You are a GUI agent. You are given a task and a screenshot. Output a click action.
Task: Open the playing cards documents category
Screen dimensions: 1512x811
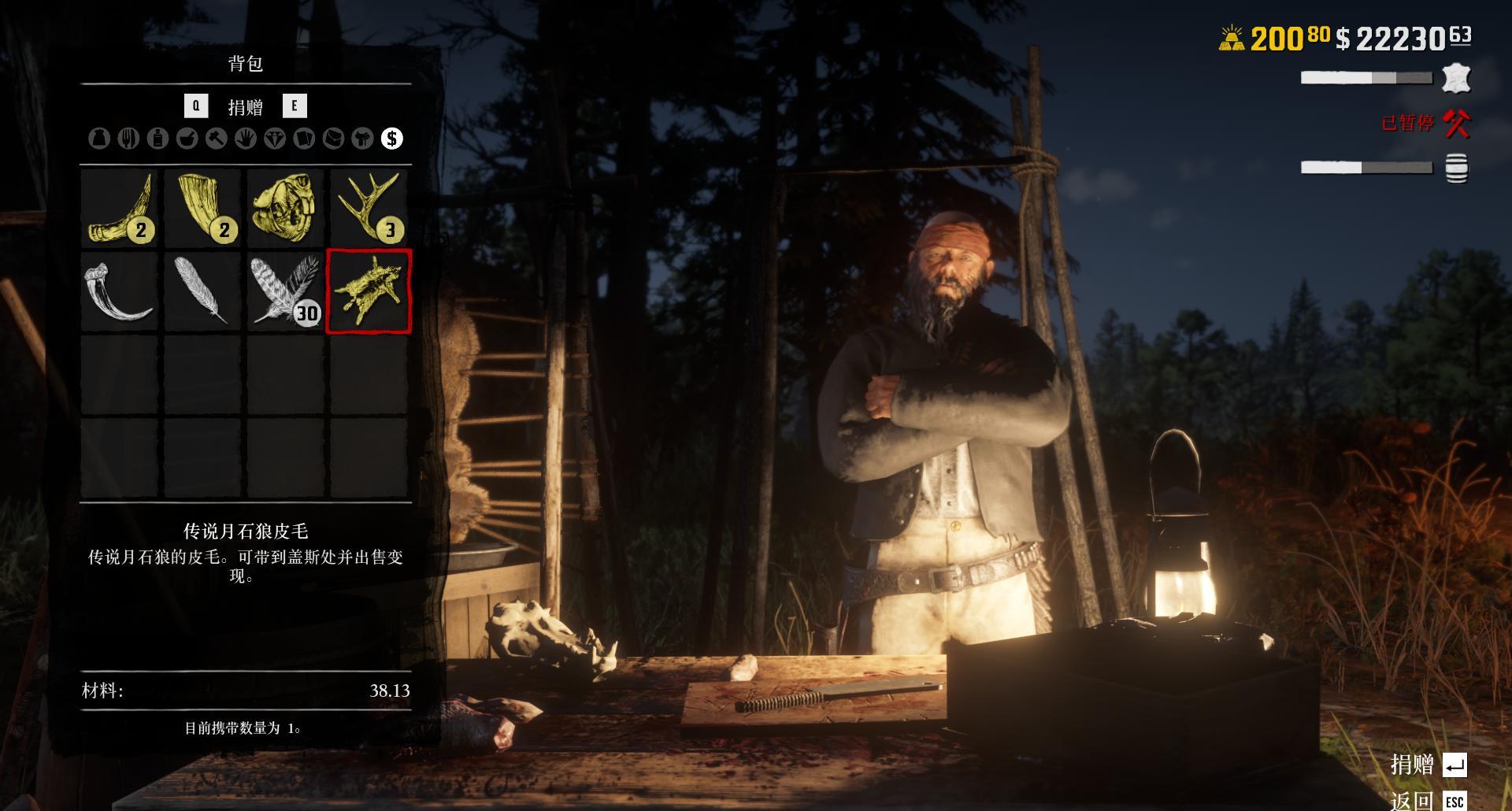click(303, 139)
